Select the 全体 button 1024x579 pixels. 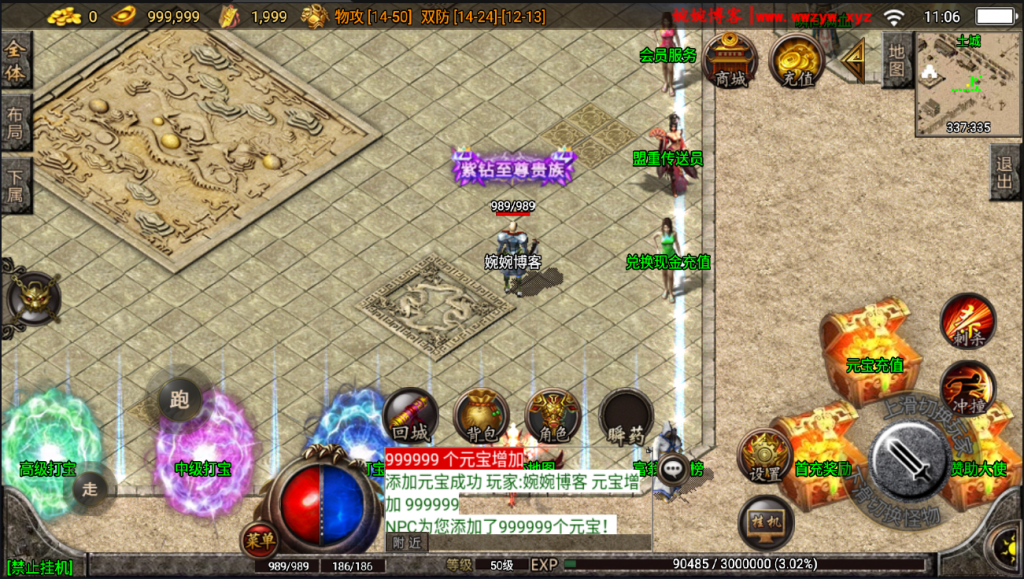tap(15, 60)
